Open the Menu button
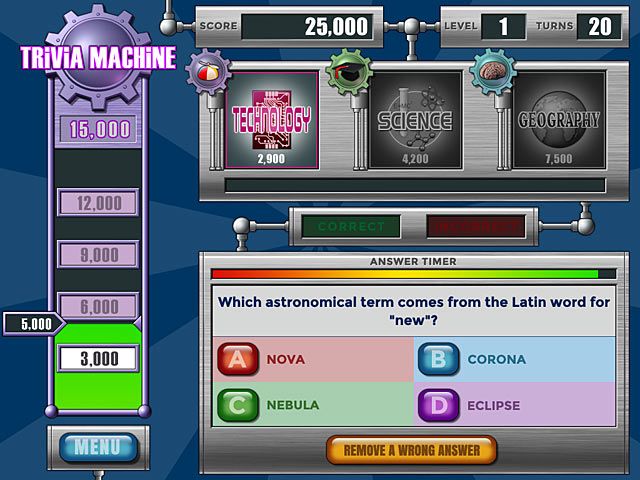 click(x=98, y=447)
